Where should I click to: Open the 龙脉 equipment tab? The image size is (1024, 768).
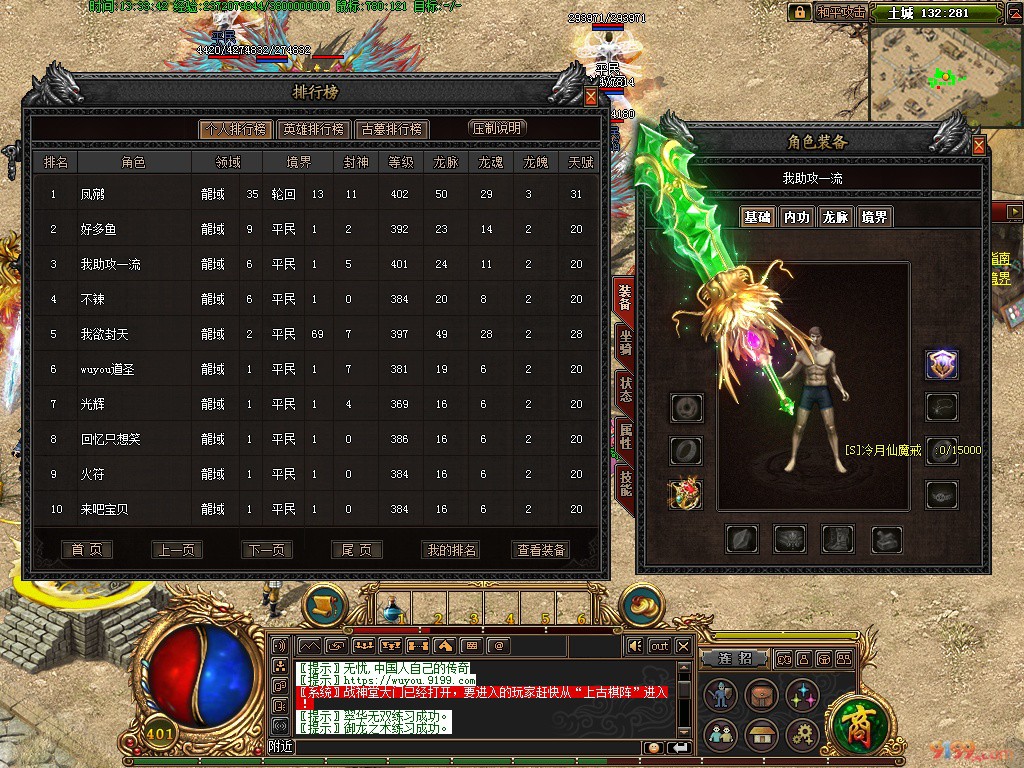835,217
